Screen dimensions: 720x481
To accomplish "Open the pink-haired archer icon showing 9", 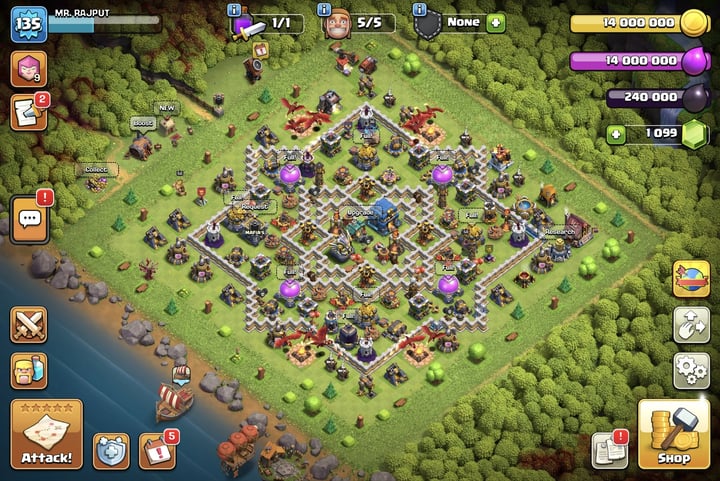I will click(29, 69).
